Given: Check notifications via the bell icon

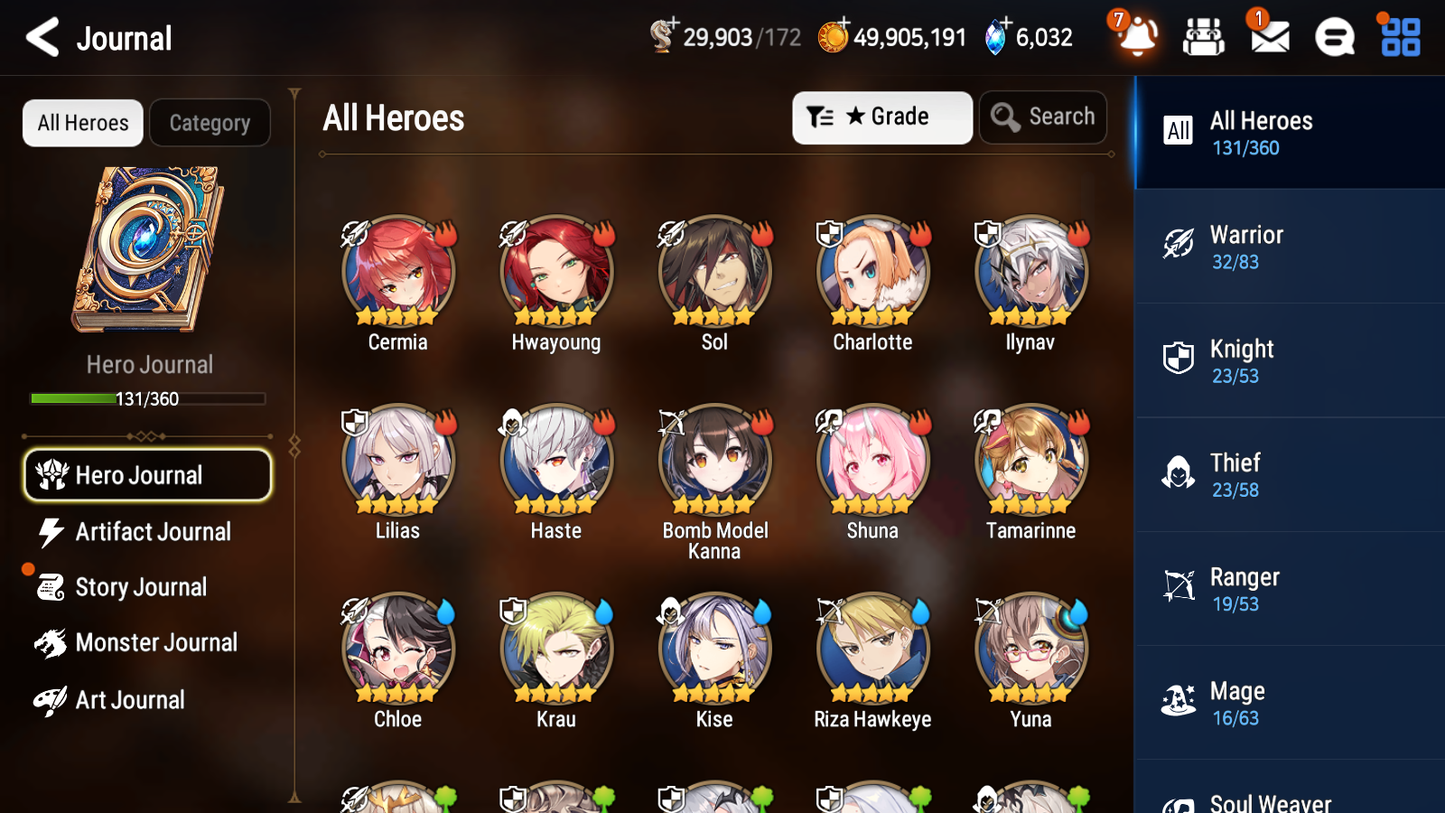Looking at the screenshot, I should click(1134, 36).
